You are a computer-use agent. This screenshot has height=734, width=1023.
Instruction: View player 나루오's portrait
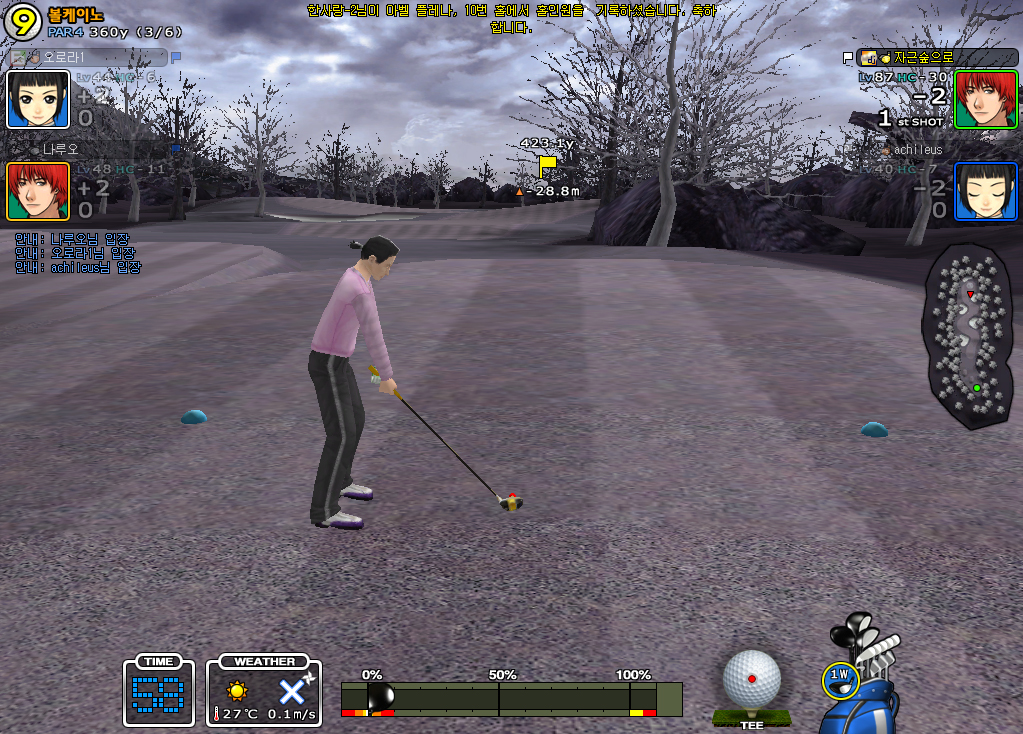click(x=38, y=191)
